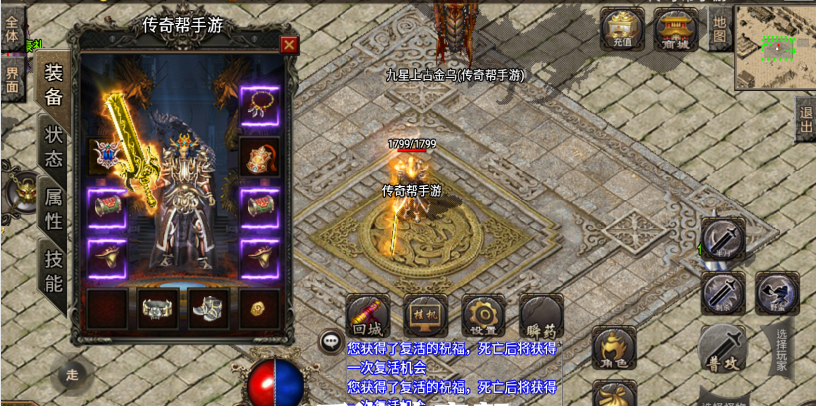Inspect the belt equipment slot

click(x=158, y=309)
